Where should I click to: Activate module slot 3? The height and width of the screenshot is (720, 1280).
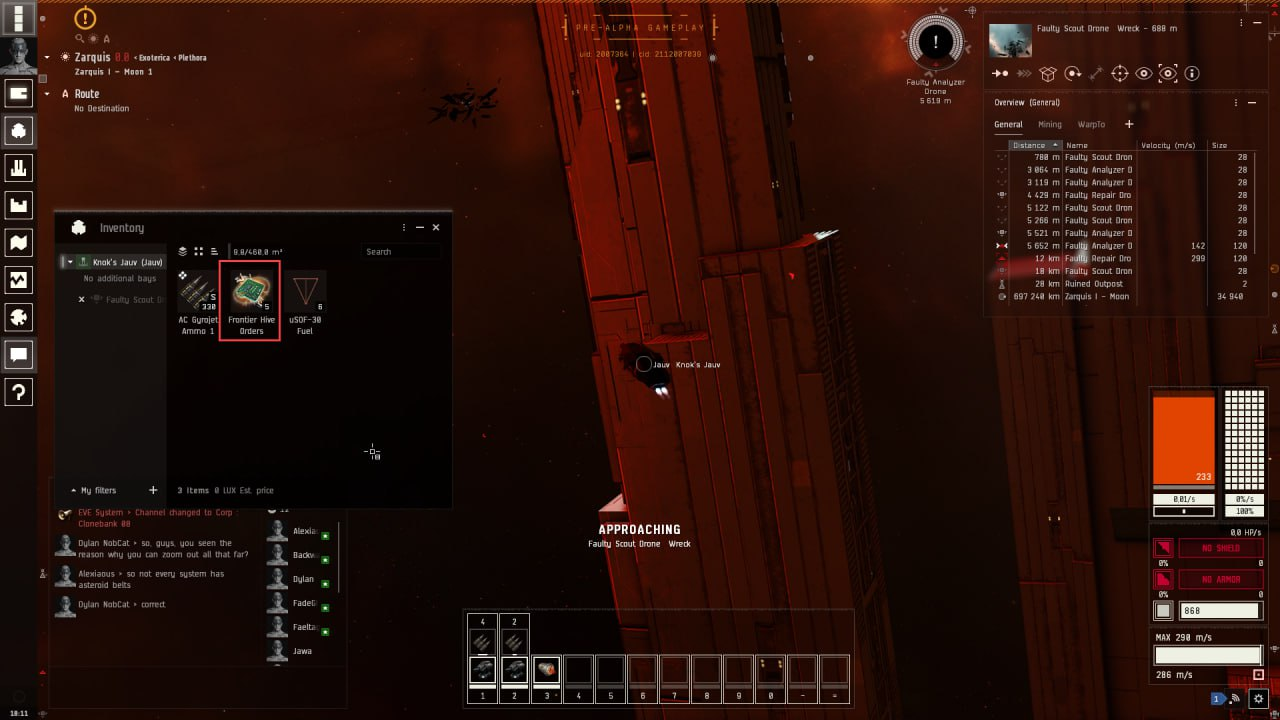click(x=546, y=670)
